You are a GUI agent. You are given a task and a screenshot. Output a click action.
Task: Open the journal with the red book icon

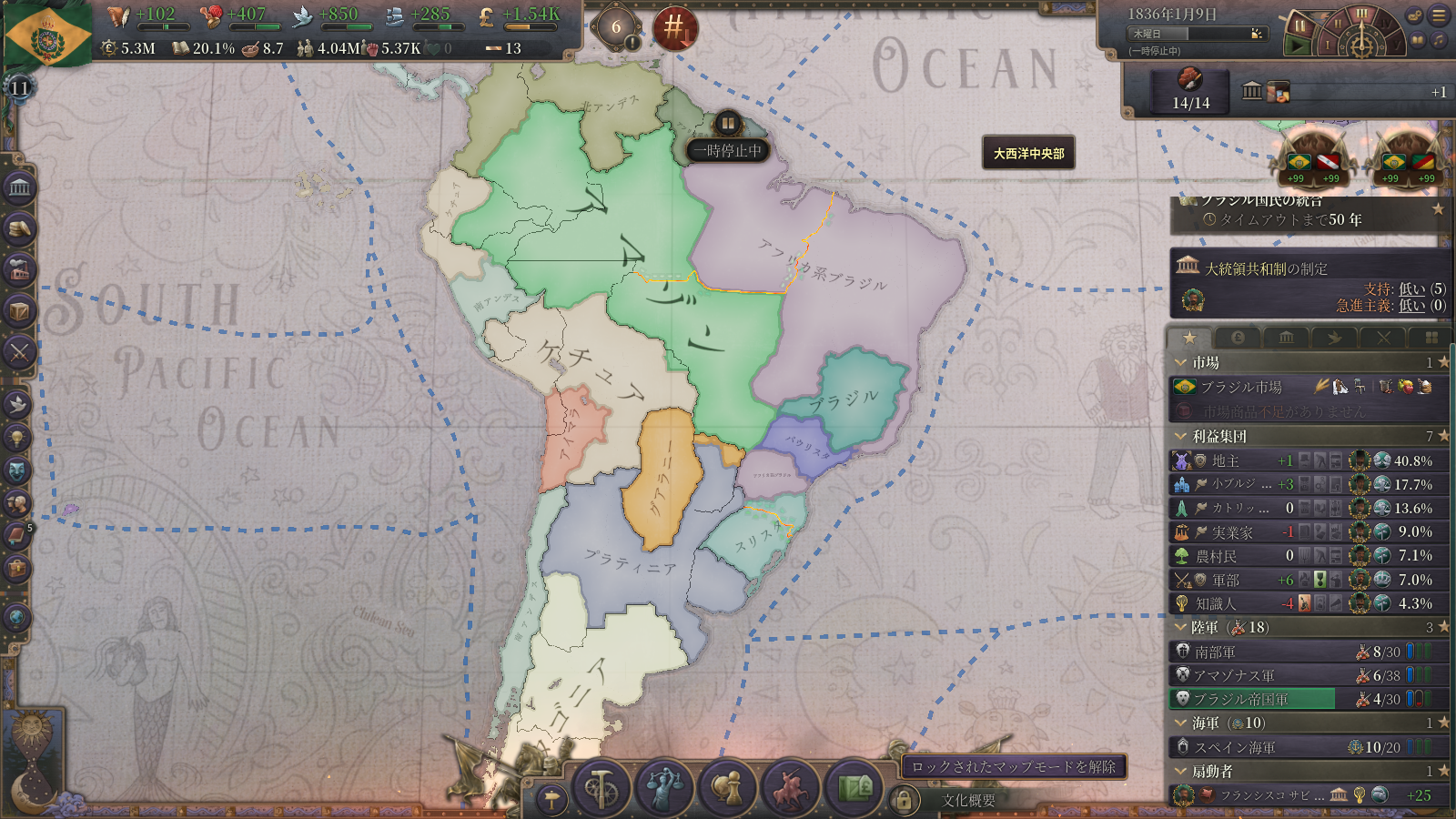[17, 536]
